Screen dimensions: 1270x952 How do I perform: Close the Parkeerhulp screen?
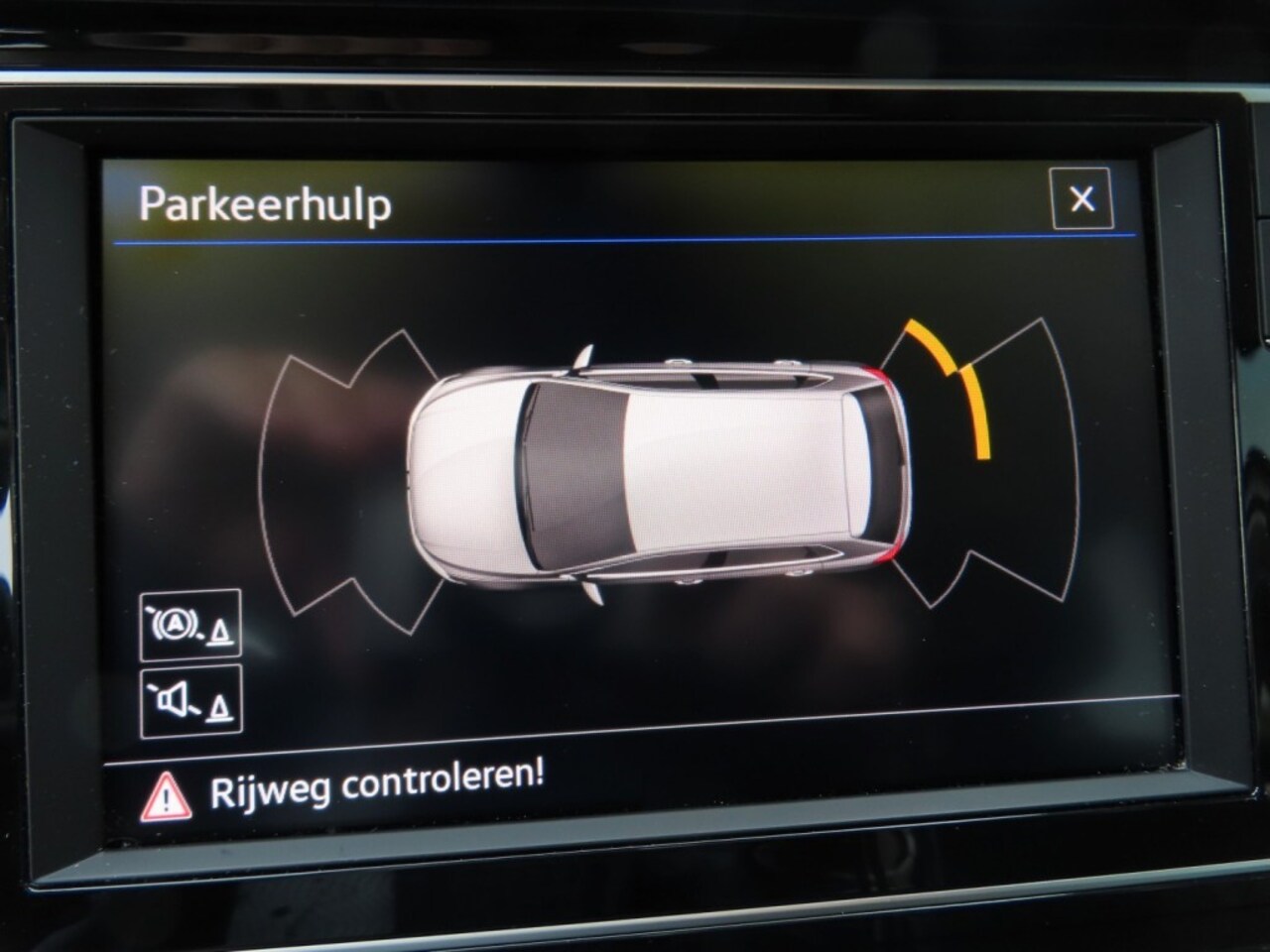click(1081, 199)
